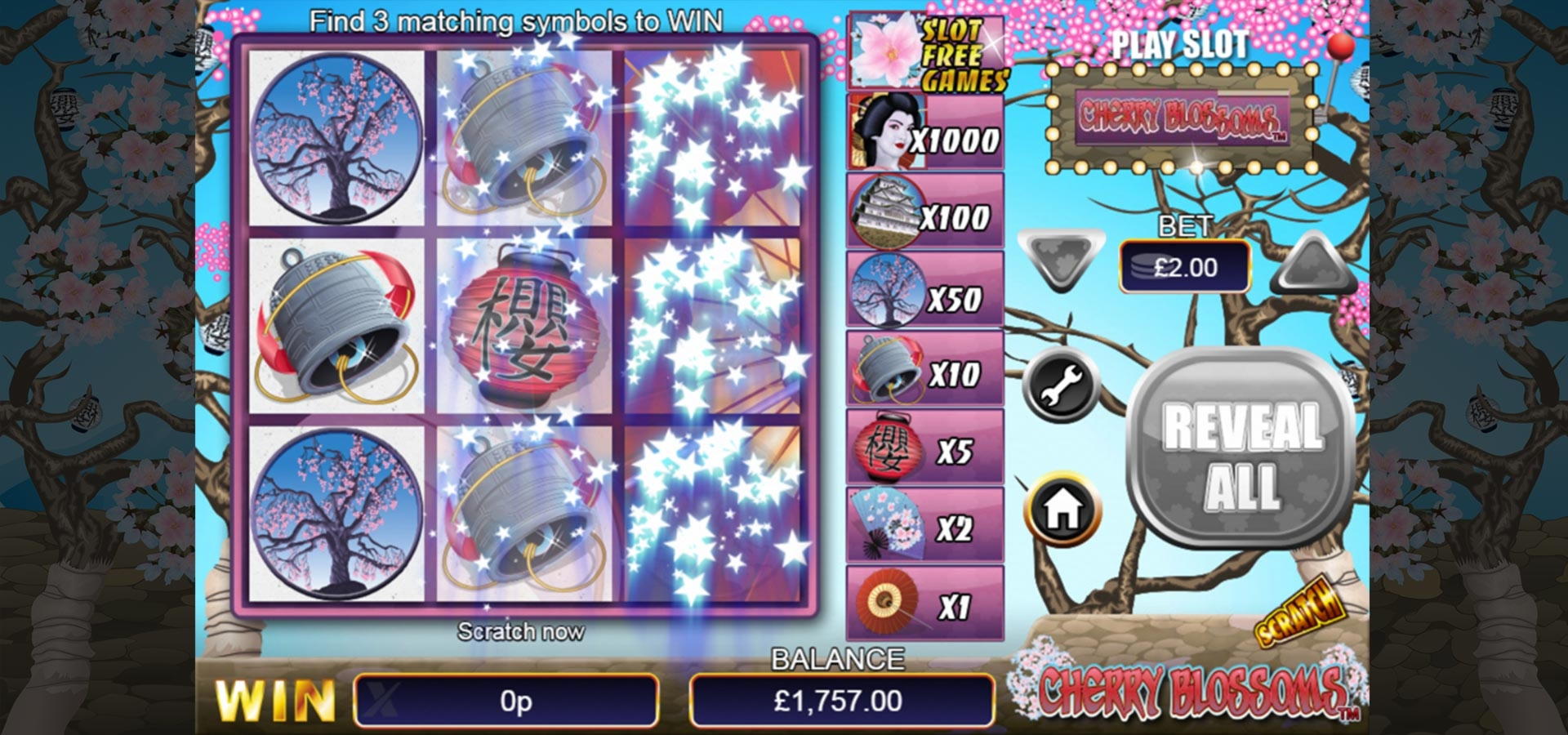Click the geisha X1000 paytable entry
The image size is (1568, 735).
[x=924, y=131]
